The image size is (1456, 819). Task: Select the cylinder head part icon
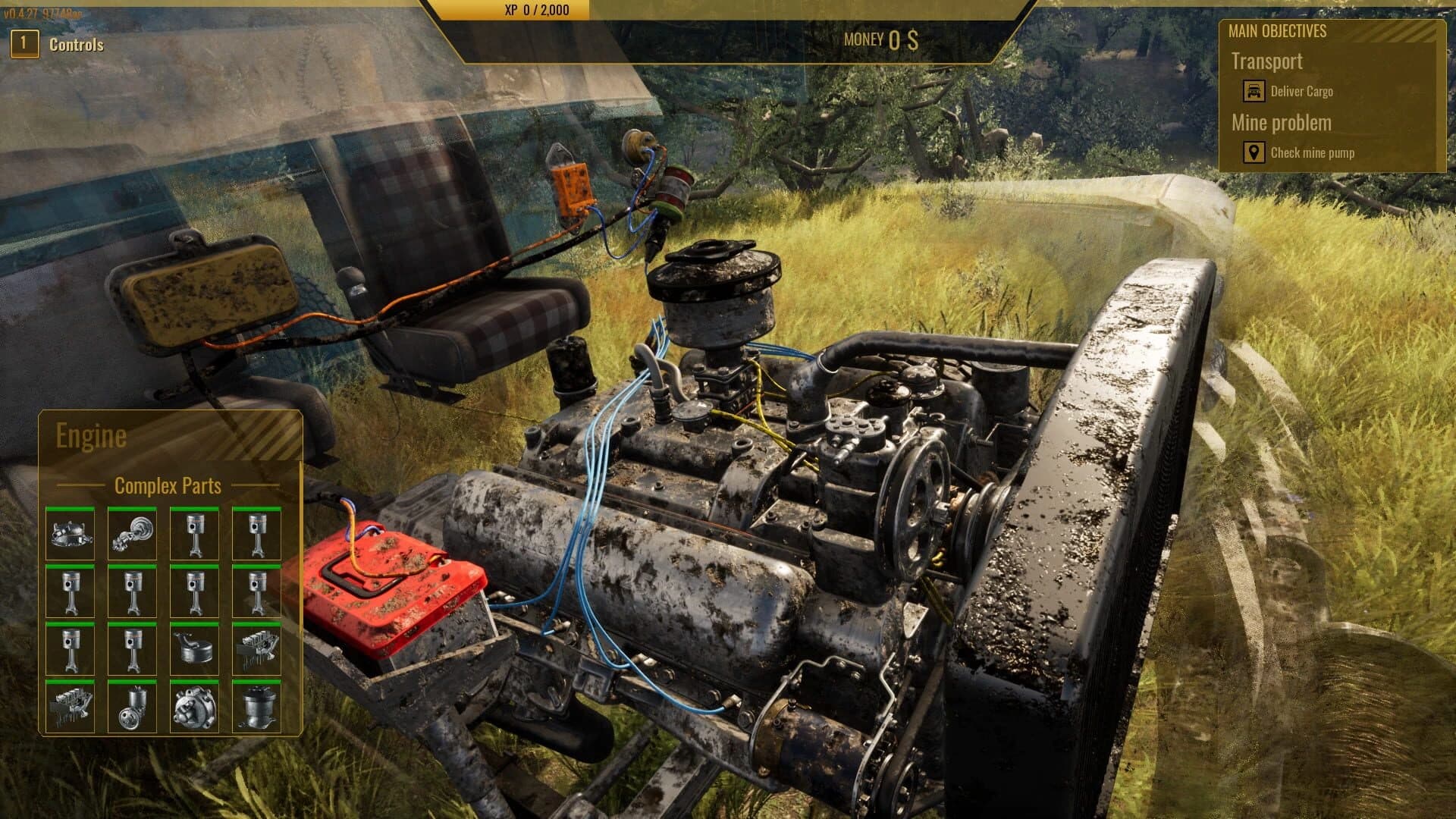click(x=257, y=650)
